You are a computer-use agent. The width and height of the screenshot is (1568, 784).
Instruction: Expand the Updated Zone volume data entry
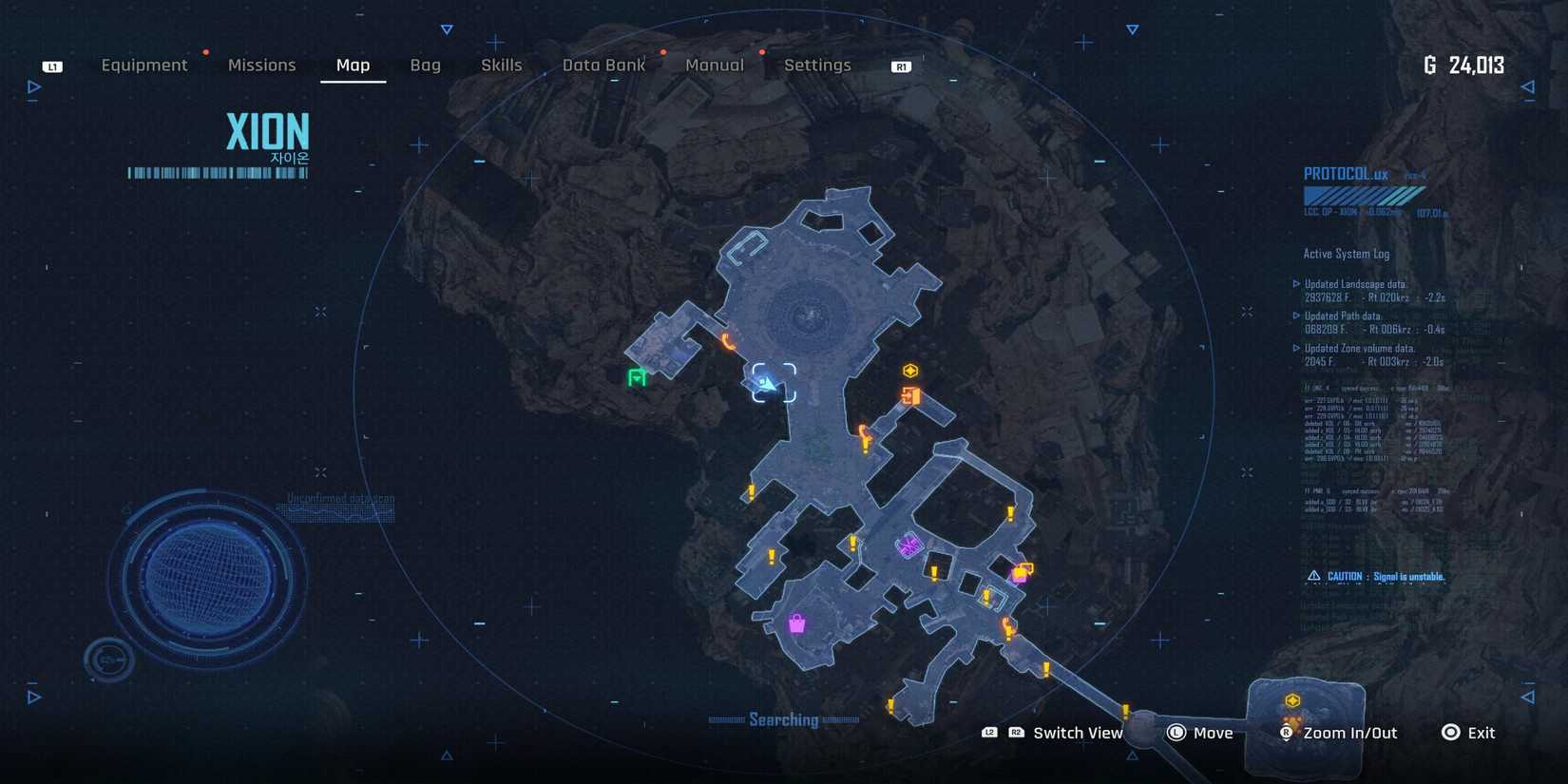(x=1297, y=348)
